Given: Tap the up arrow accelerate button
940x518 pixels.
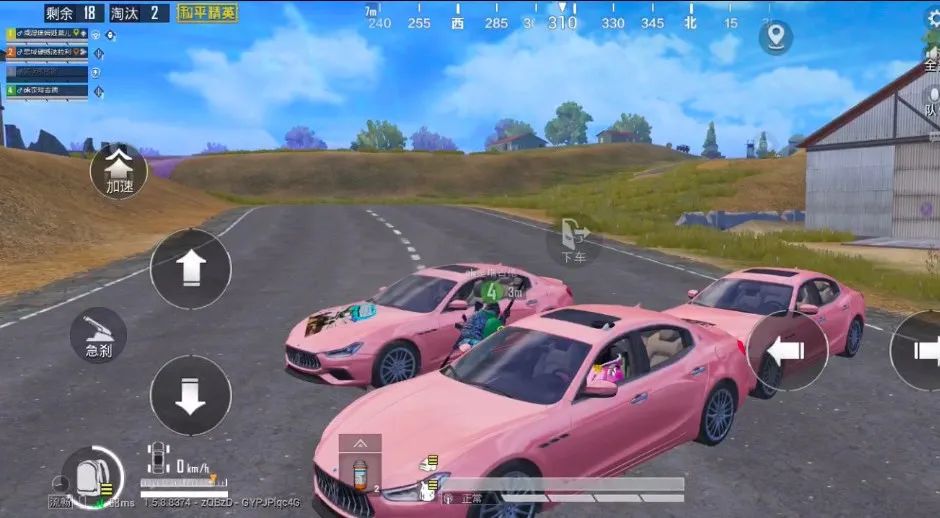Looking at the screenshot, I should pos(190,268).
